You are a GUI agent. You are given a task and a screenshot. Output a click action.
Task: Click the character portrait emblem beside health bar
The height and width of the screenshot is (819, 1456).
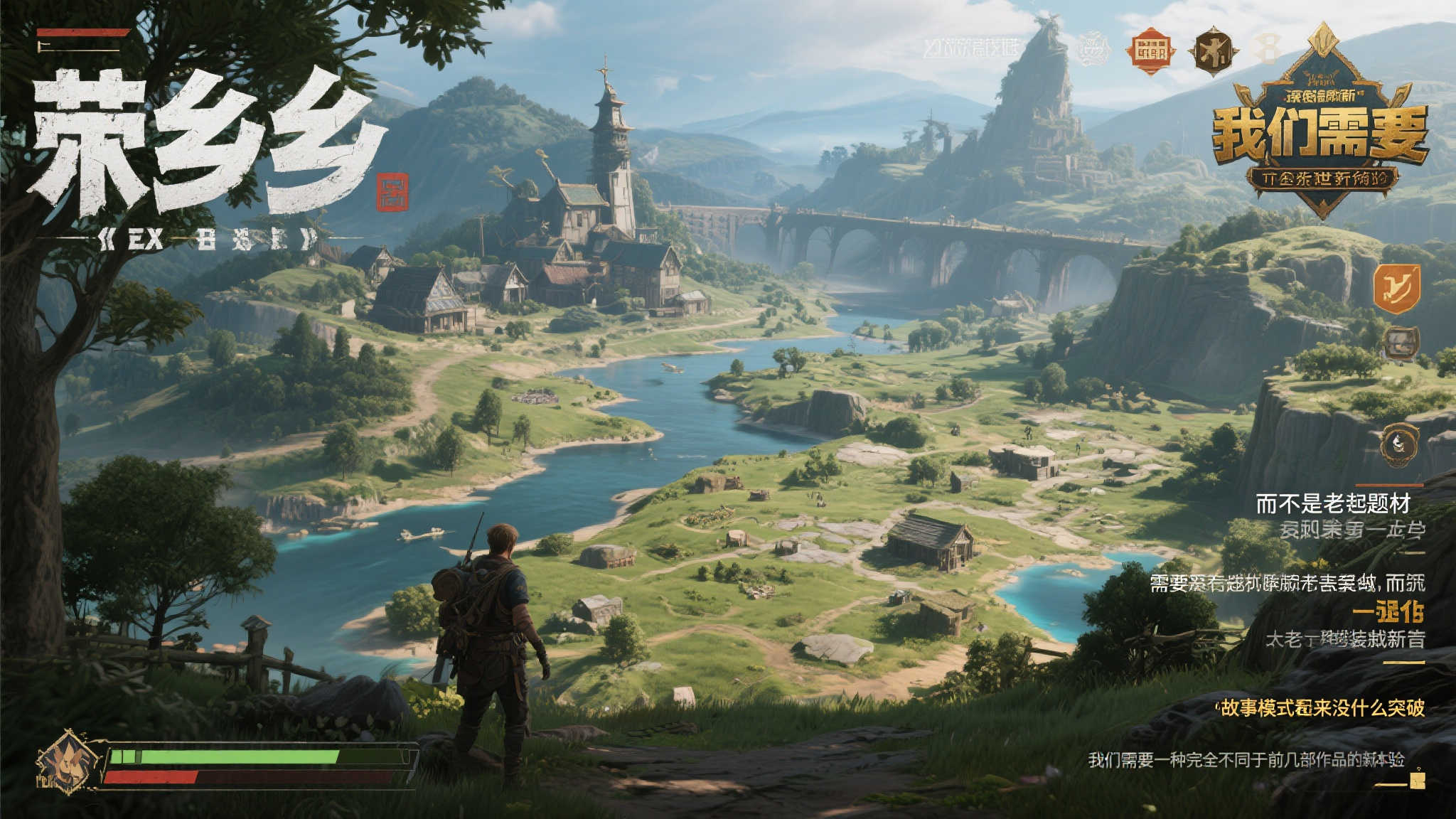(x=69, y=761)
